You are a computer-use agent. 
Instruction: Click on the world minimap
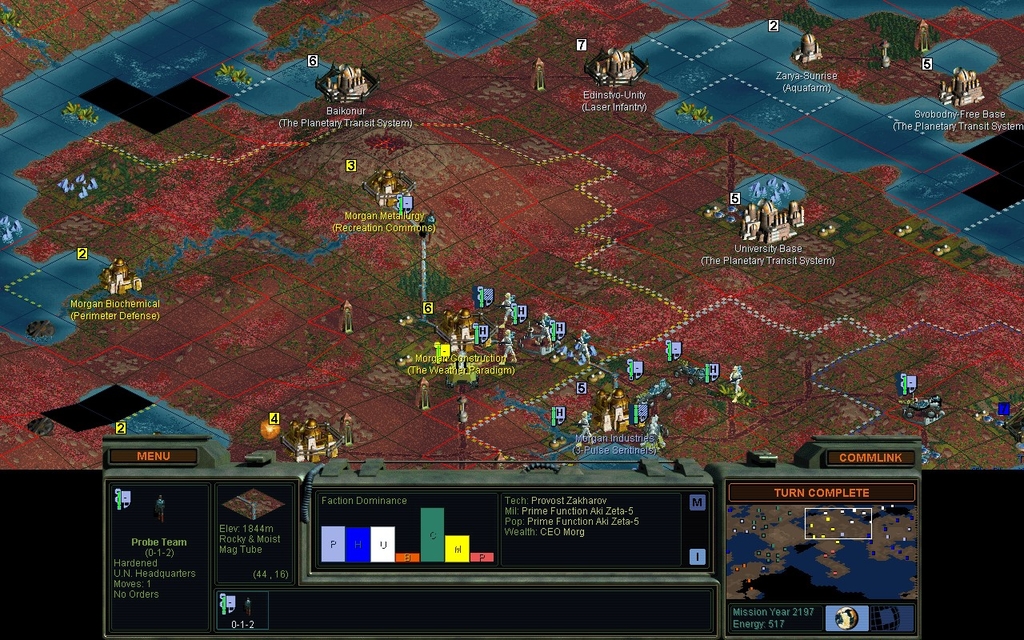click(x=820, y=552)
